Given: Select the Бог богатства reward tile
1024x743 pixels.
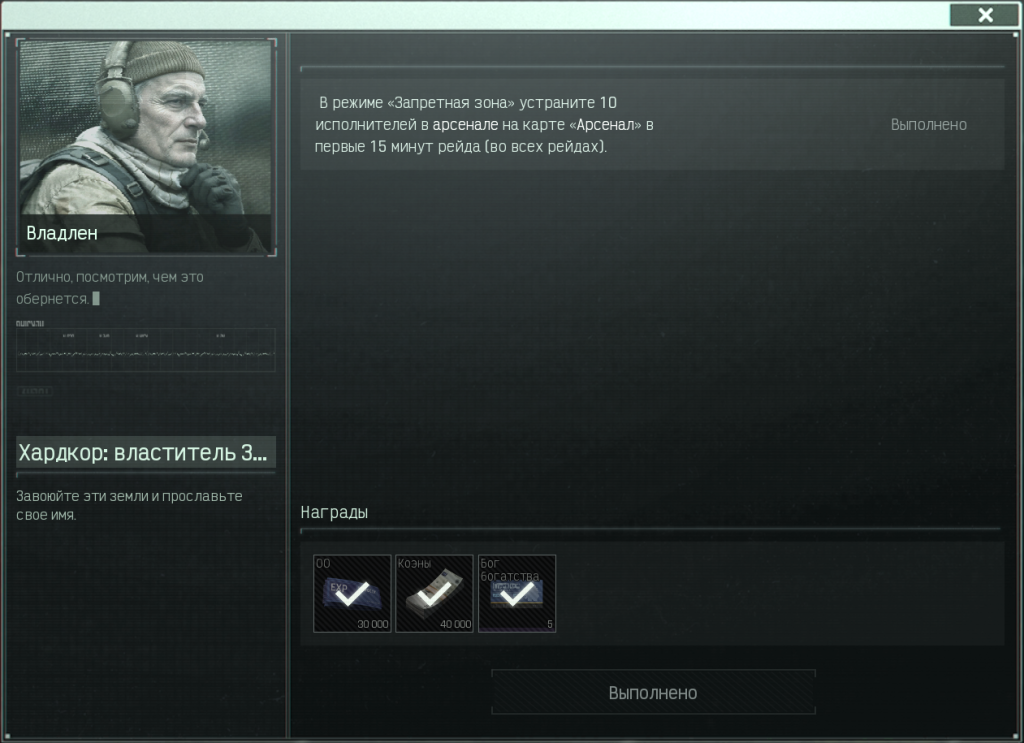Looking at the screenshot, I should click(x=517, y=594).
